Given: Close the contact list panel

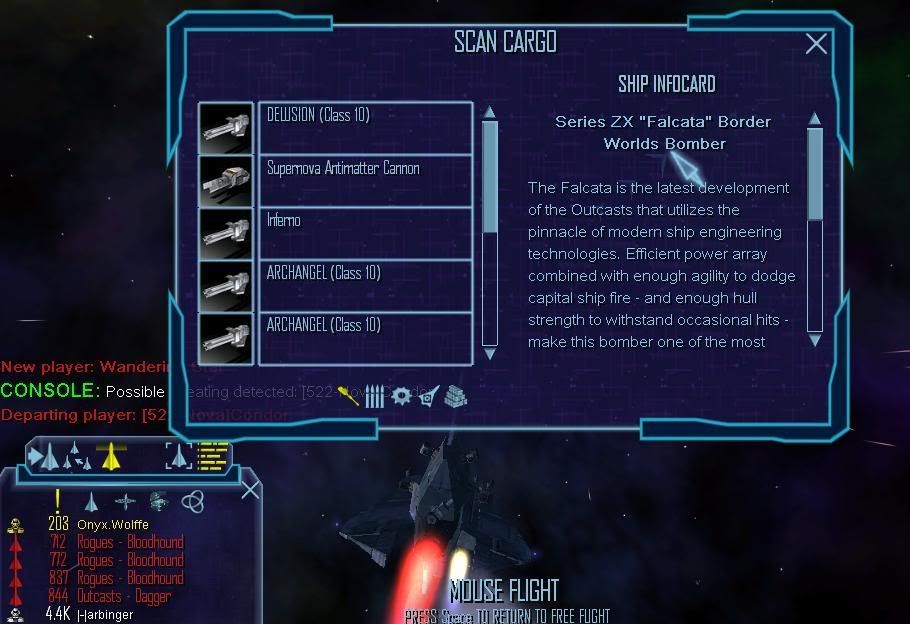Looking at the screenshot, I should pos(250,489).
